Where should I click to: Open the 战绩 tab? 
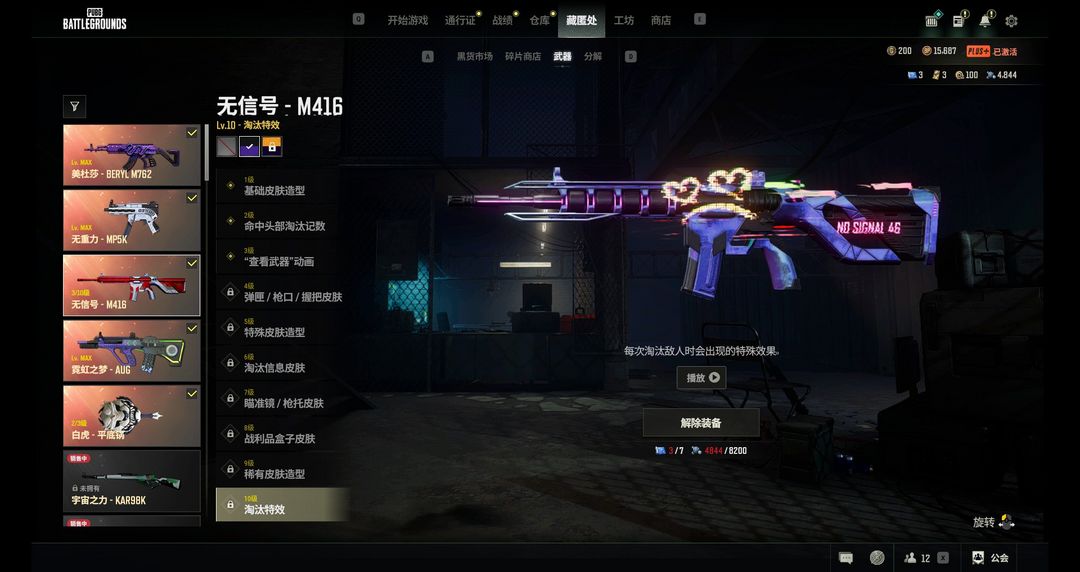pyautogui.click(x=501, y=20)
